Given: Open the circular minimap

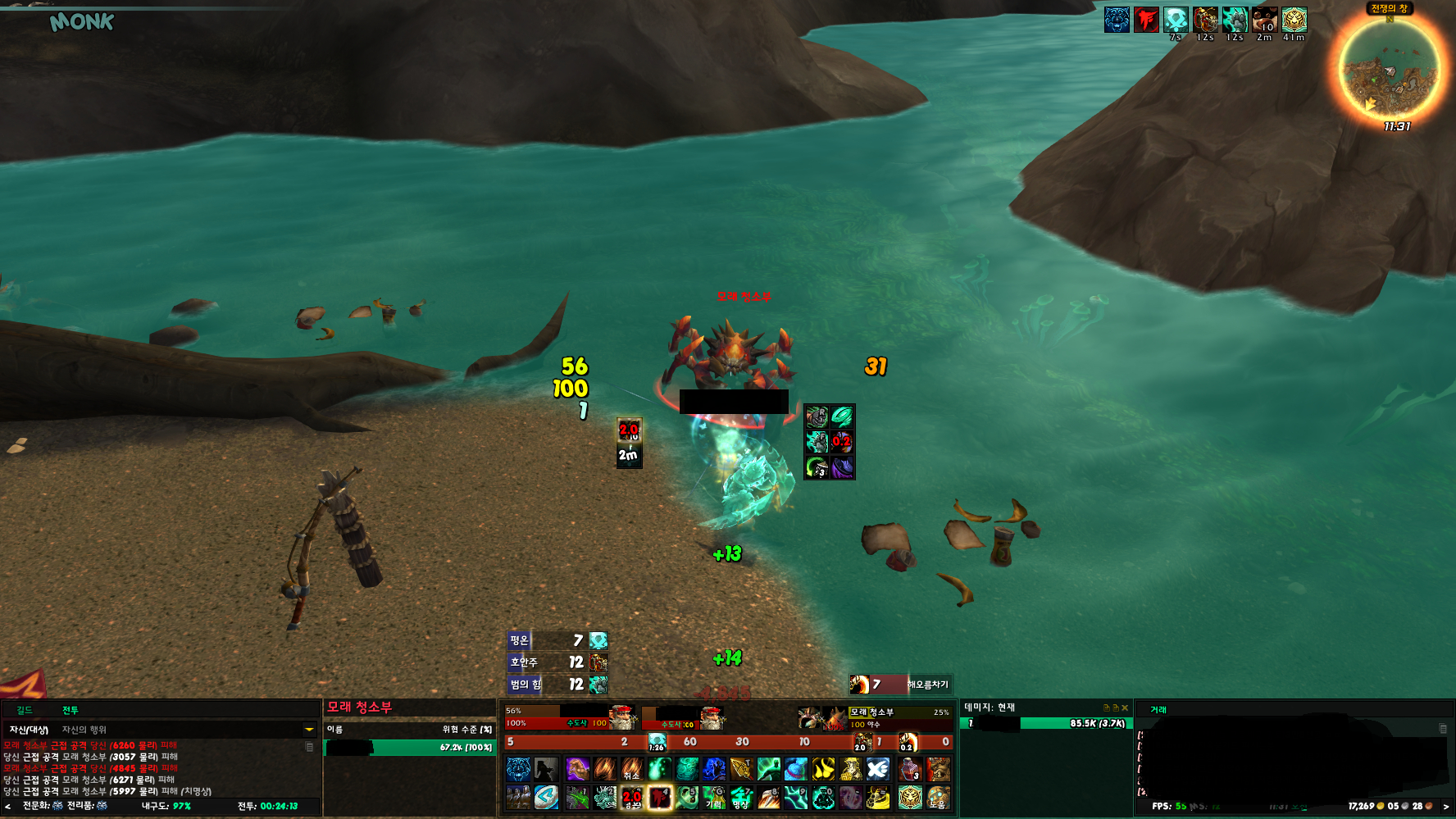Looking at the screenshot, I should [x=1389, y=68].
